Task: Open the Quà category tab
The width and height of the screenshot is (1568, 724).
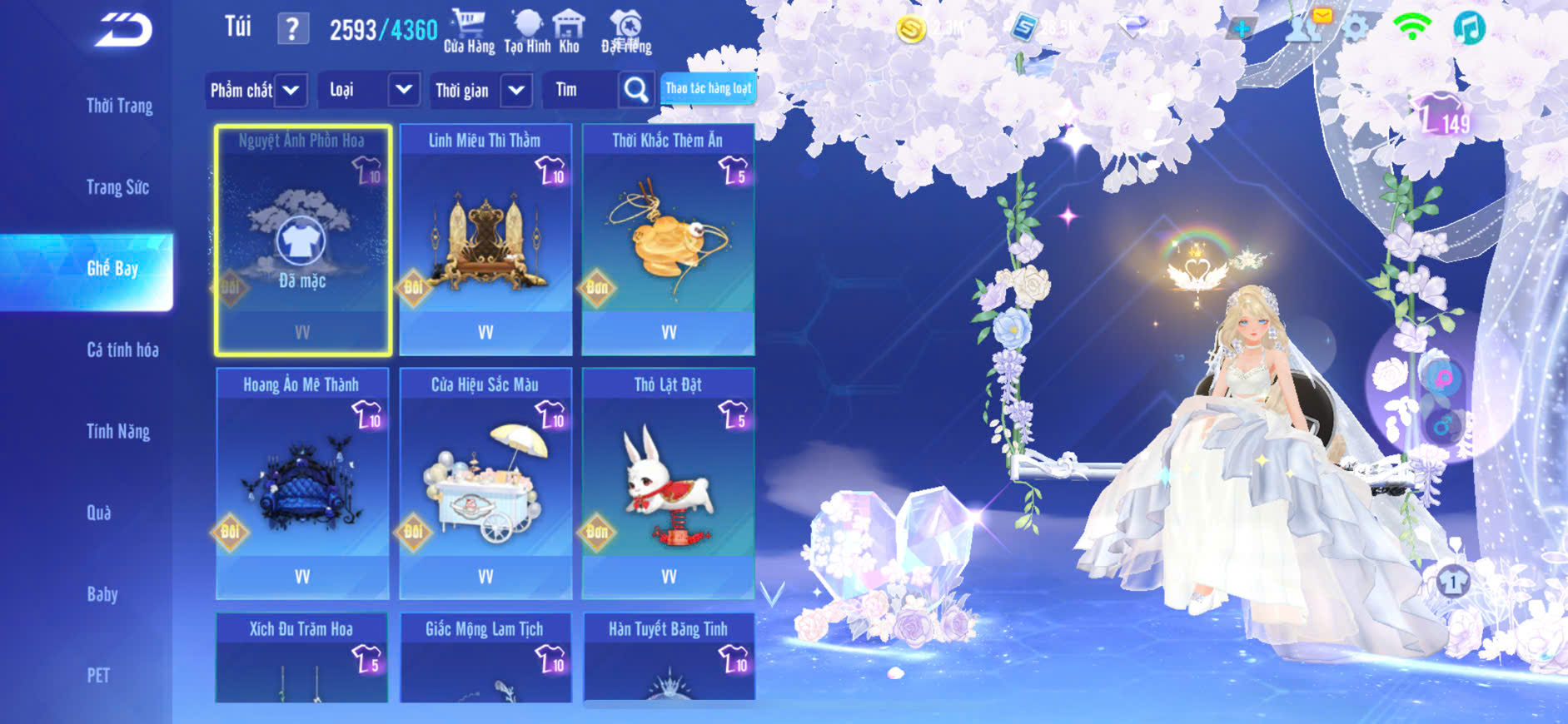Action: (99, 513)
